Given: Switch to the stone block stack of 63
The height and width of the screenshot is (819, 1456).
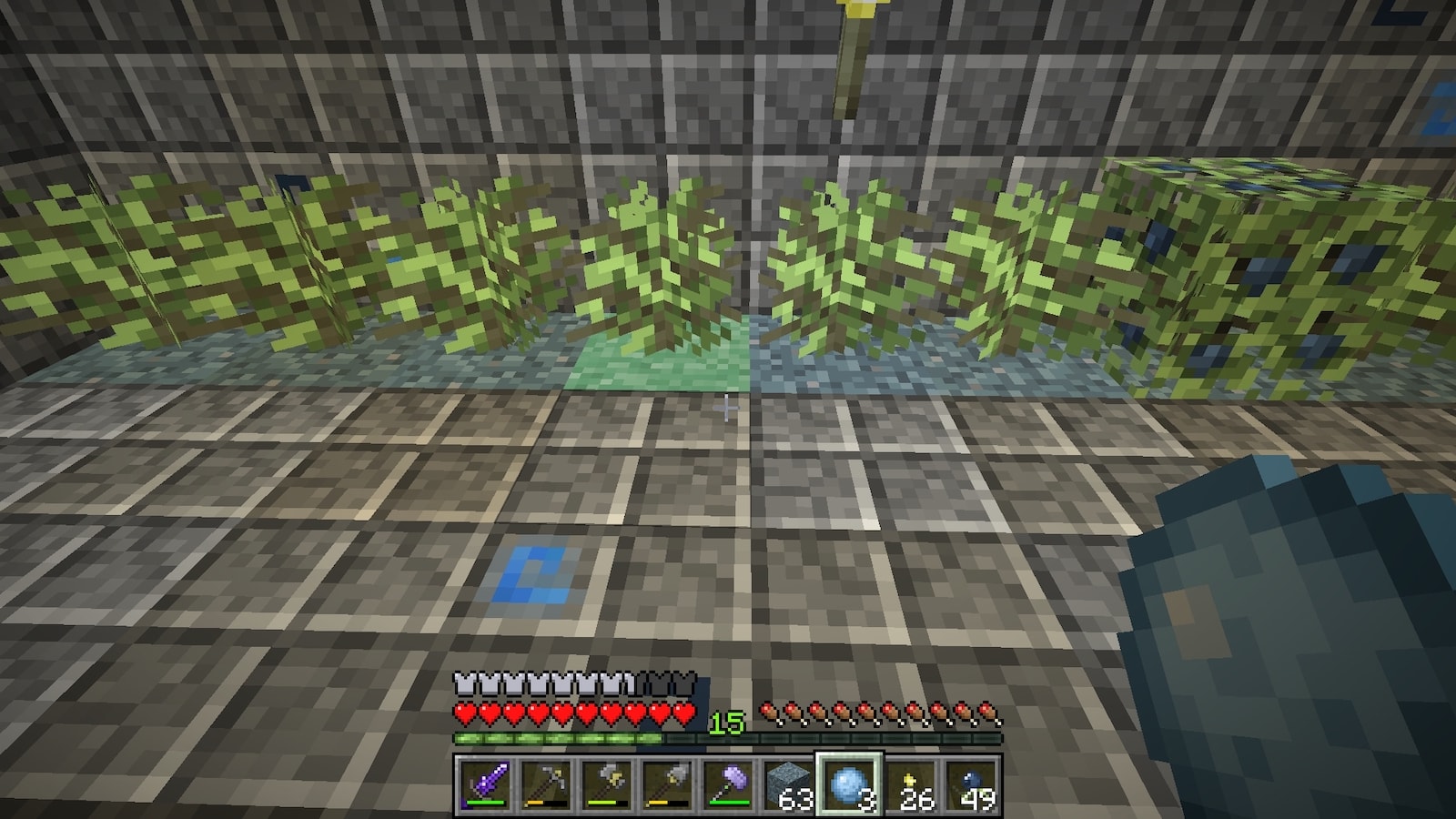Looking at the screenshot, I should pyautogui.click(x=788, y=784).
